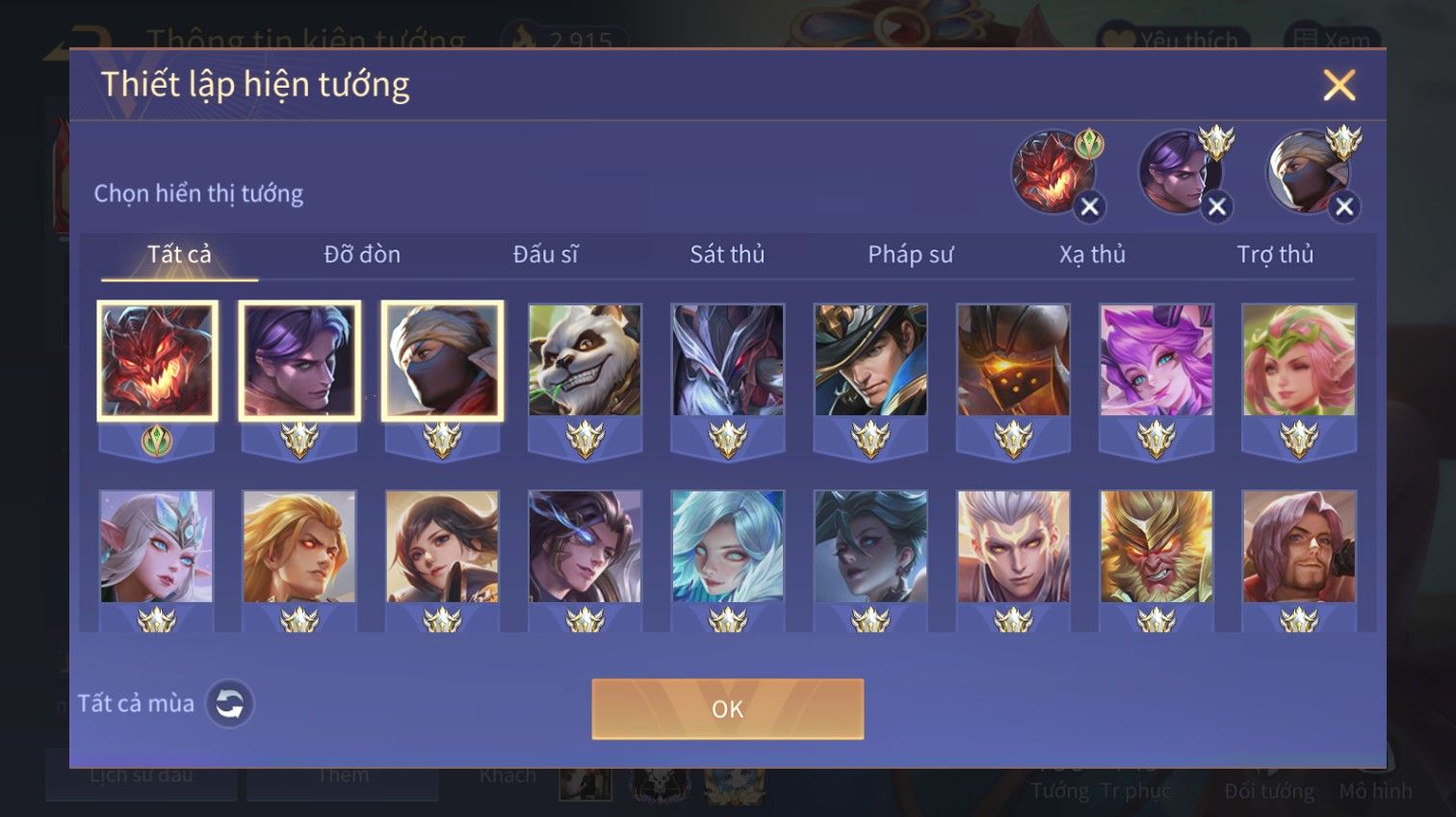Pick the armored hero with glowing orange visor
This screenshot has width=1456, height=817.
click(1013, 360)
